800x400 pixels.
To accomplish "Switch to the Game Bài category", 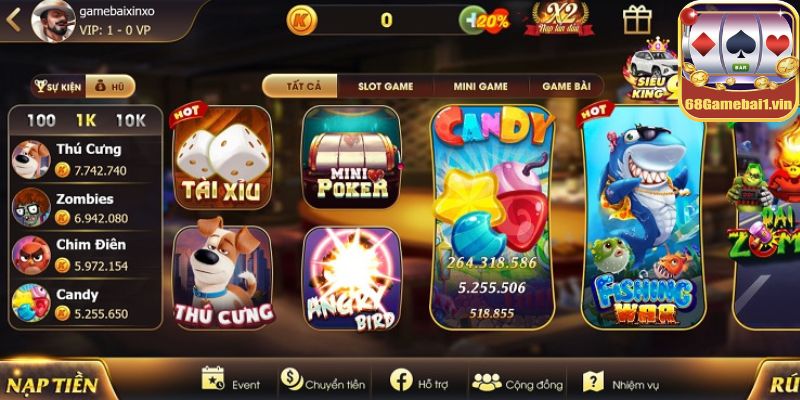I will click(x=566, y=86).
